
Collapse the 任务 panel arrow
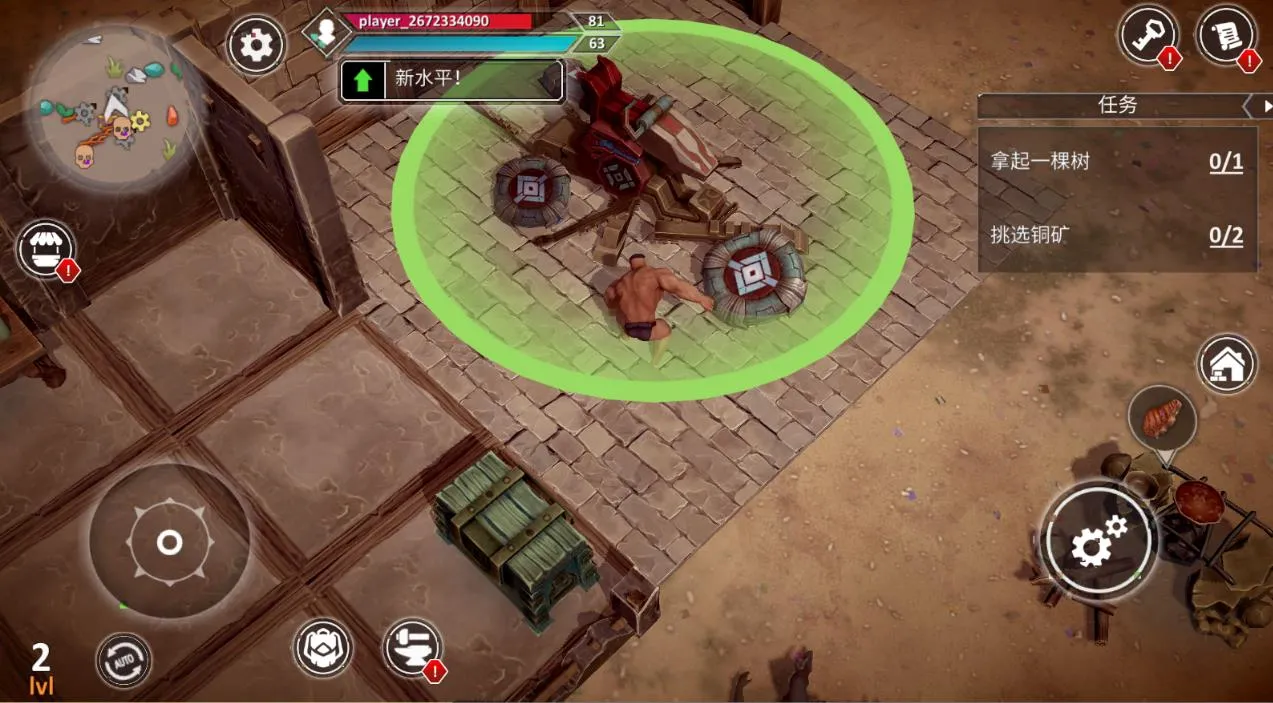click(1248, 105)
